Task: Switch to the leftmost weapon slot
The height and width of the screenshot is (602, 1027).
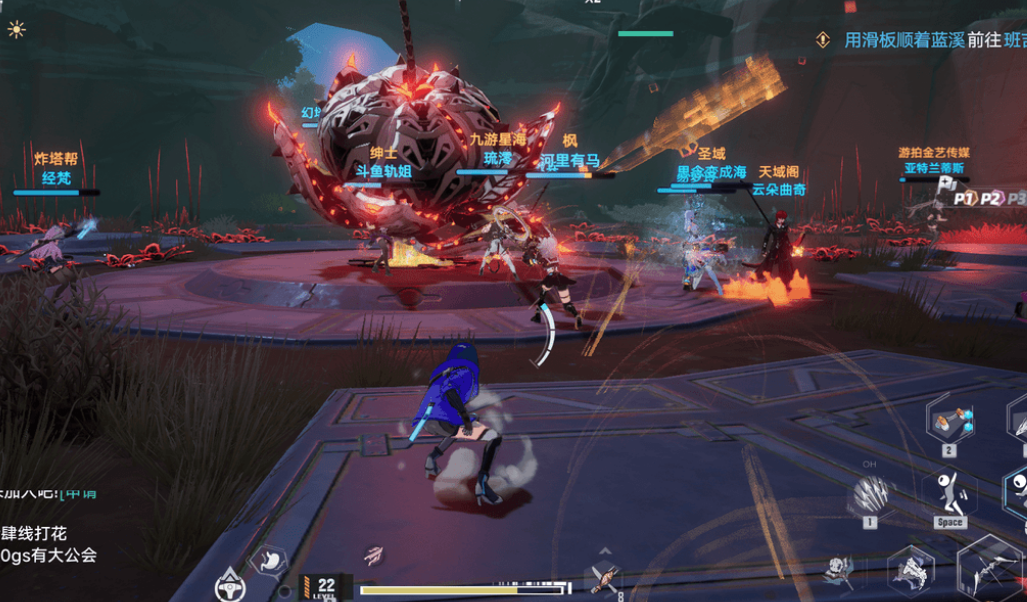Action: pyautogui.click(x=840, y=572)
